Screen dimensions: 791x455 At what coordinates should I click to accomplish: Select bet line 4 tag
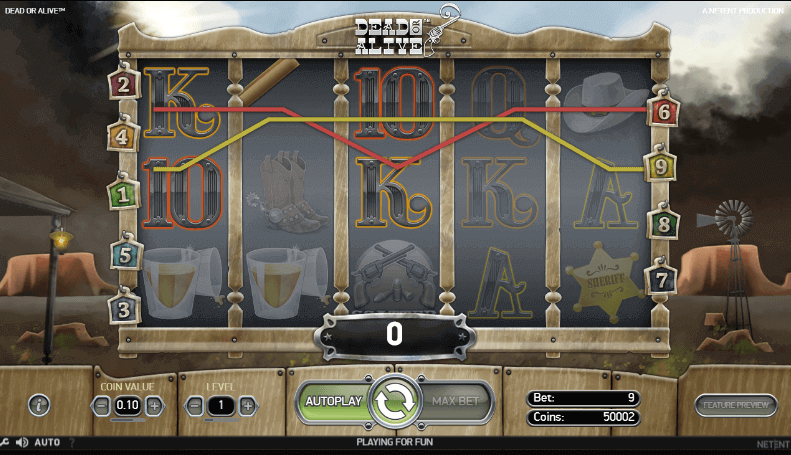click(124, 137)
